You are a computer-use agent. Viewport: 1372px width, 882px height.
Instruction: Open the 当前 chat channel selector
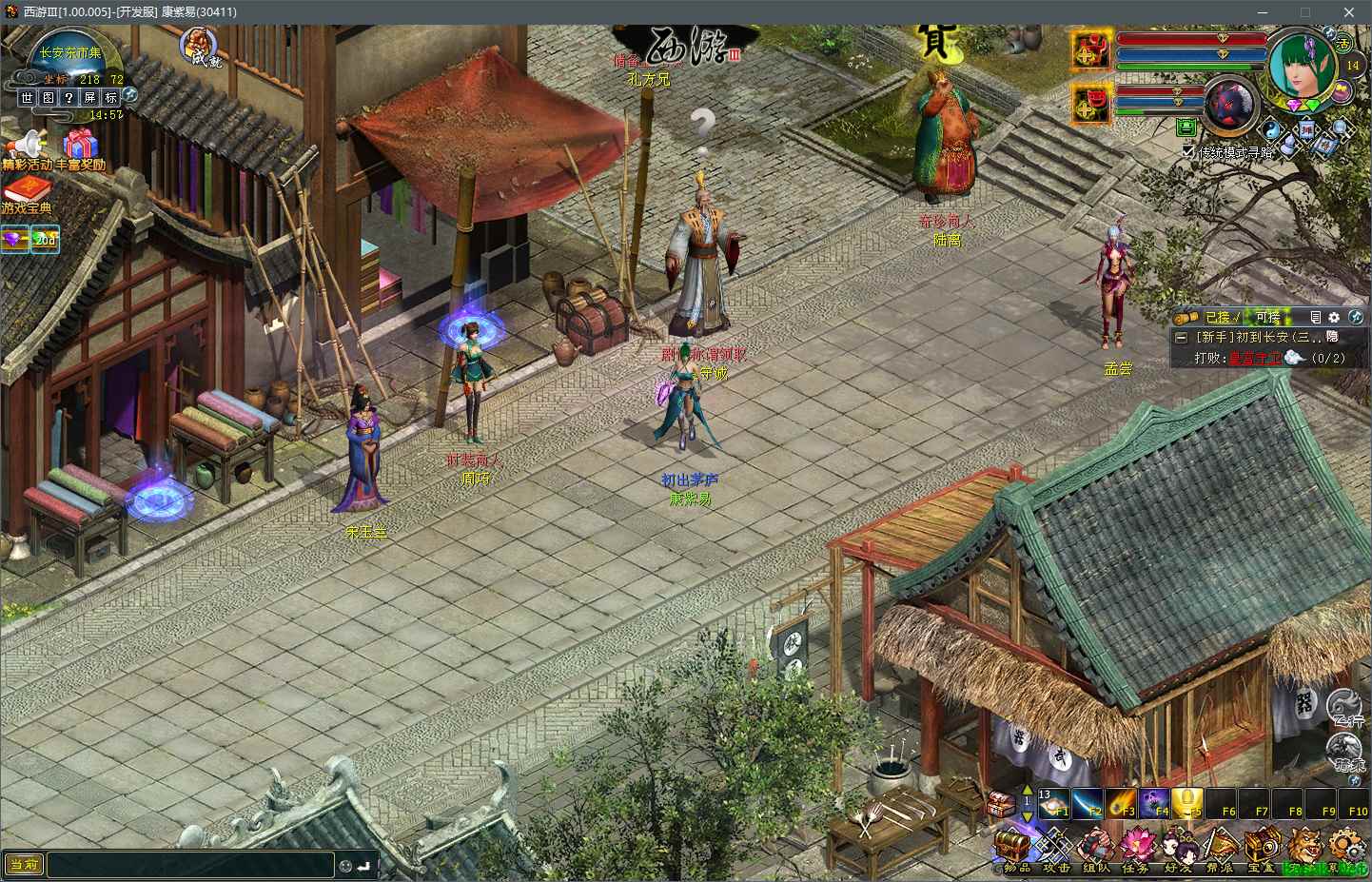coord(24,865)
